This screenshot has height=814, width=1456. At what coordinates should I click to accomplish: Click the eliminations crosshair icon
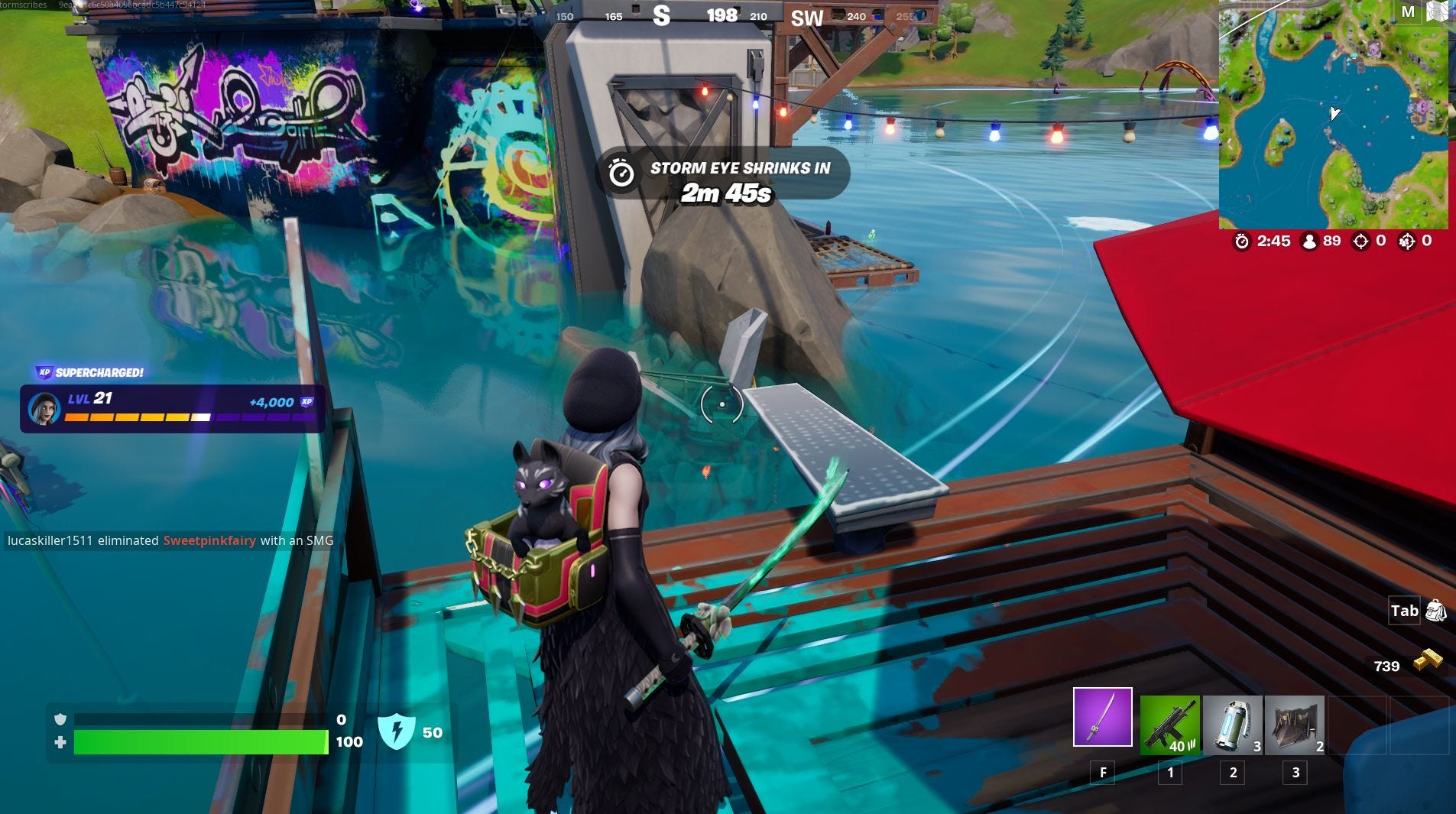[1360, 241]
